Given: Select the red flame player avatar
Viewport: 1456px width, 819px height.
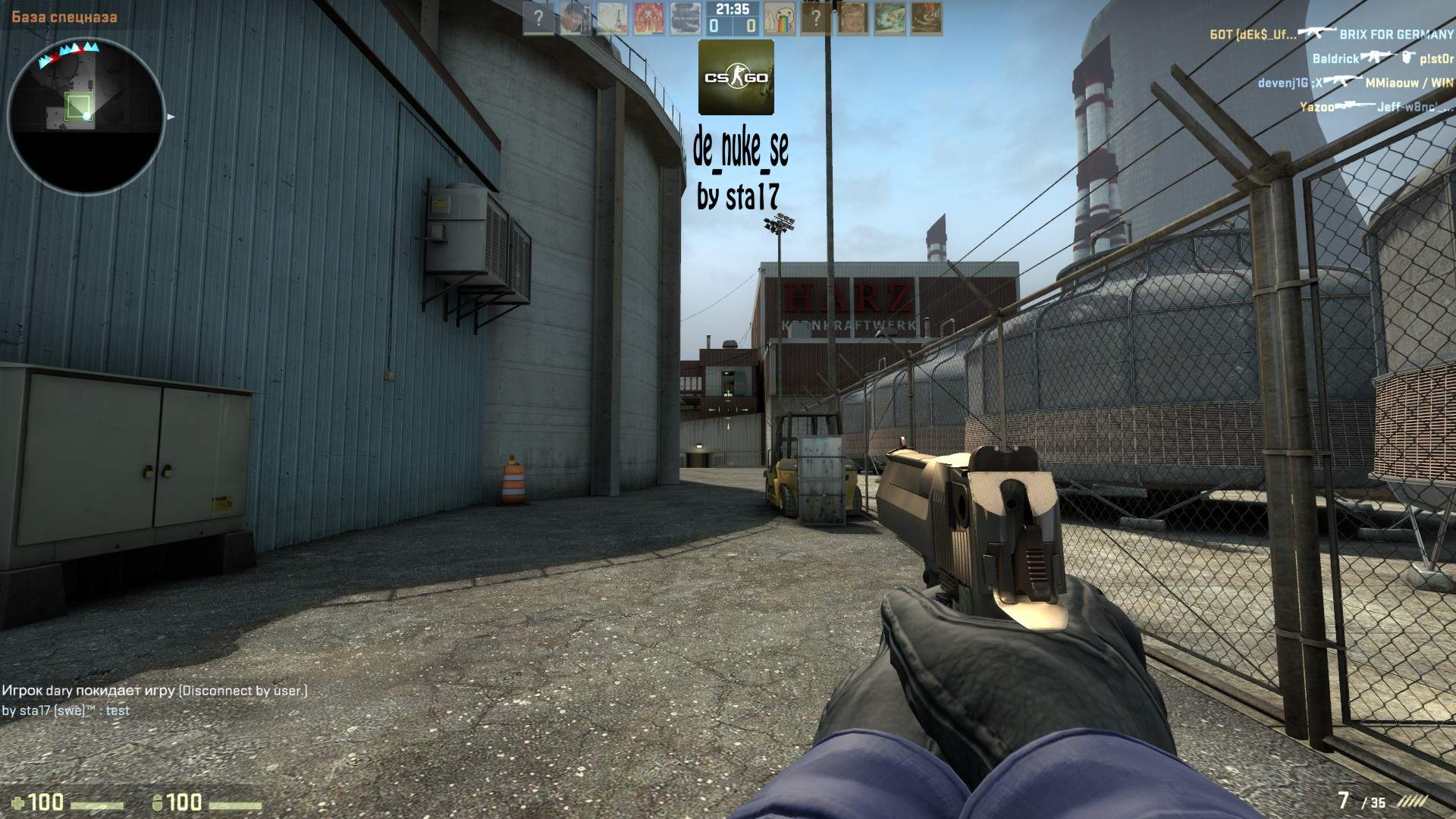Looking at the screenshot, I should click(x=648, y=18).
